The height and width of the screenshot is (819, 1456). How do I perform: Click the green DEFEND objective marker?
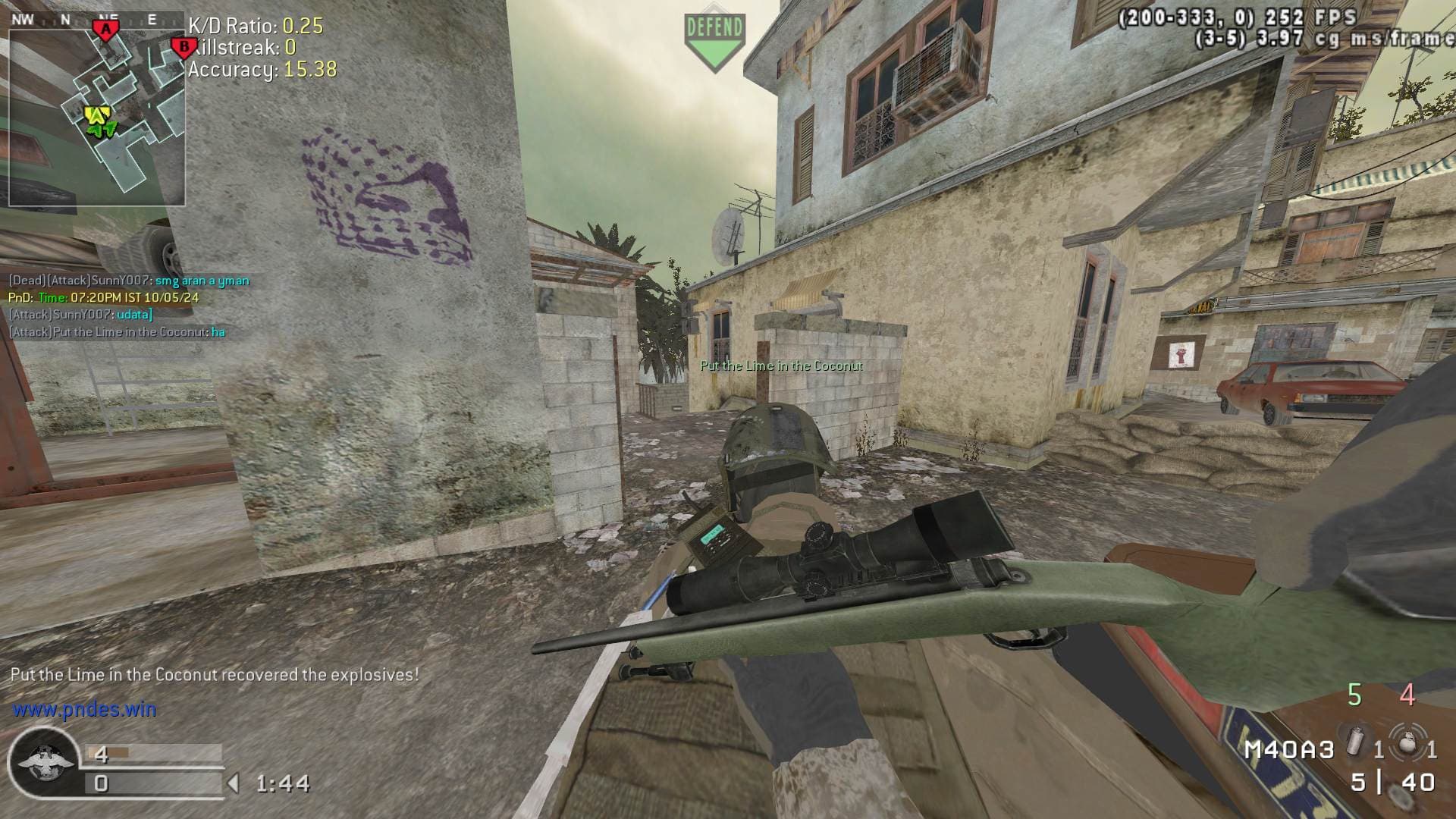coord(714,42)
